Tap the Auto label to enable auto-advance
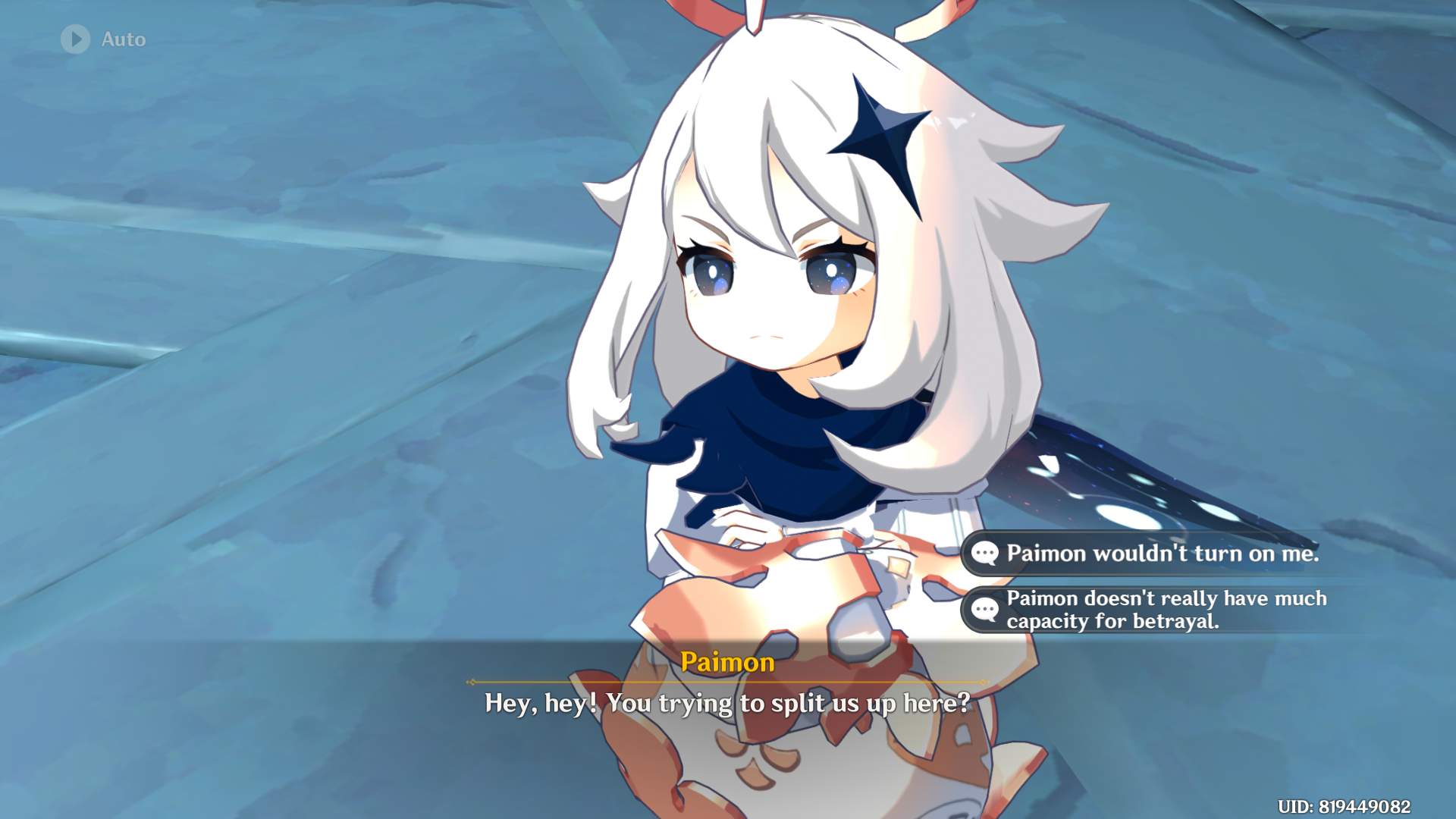The height and width of the screenshot is (819, 1456). tap(124, 39)
